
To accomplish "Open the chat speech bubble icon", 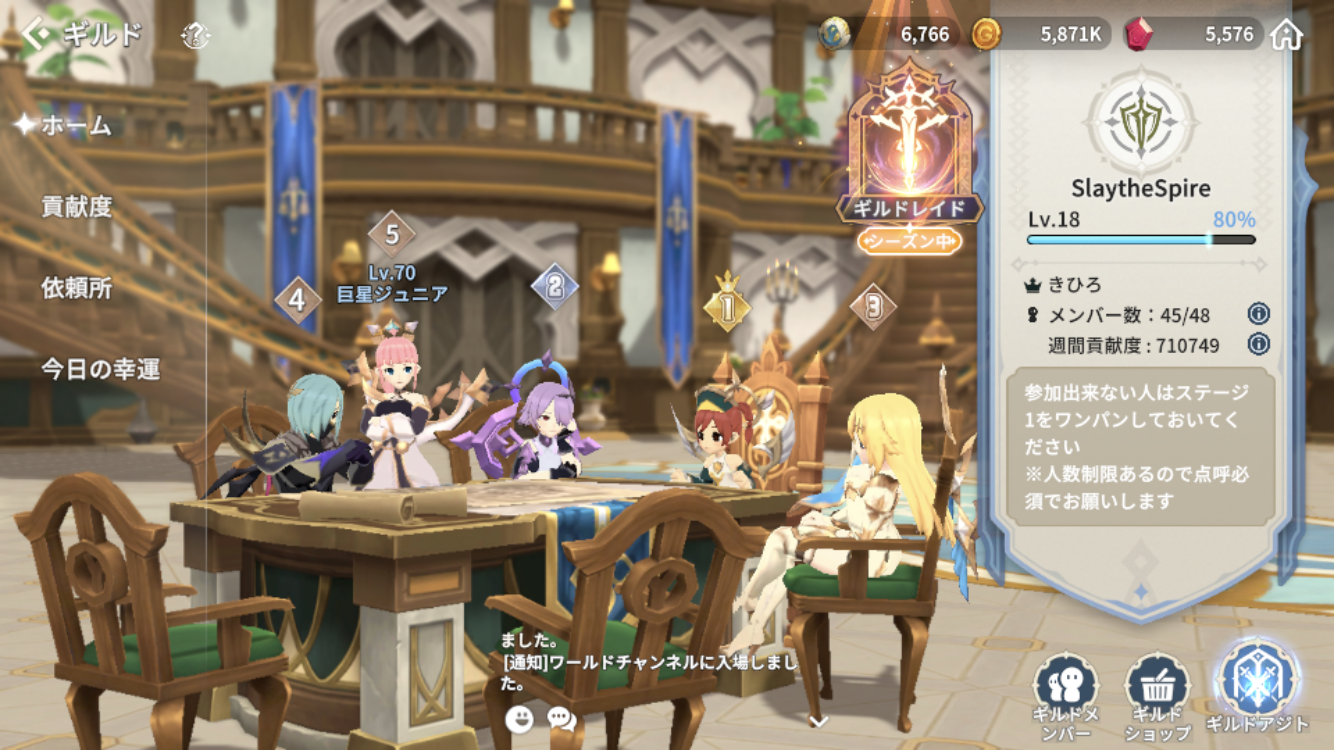I will click(562, 718).
